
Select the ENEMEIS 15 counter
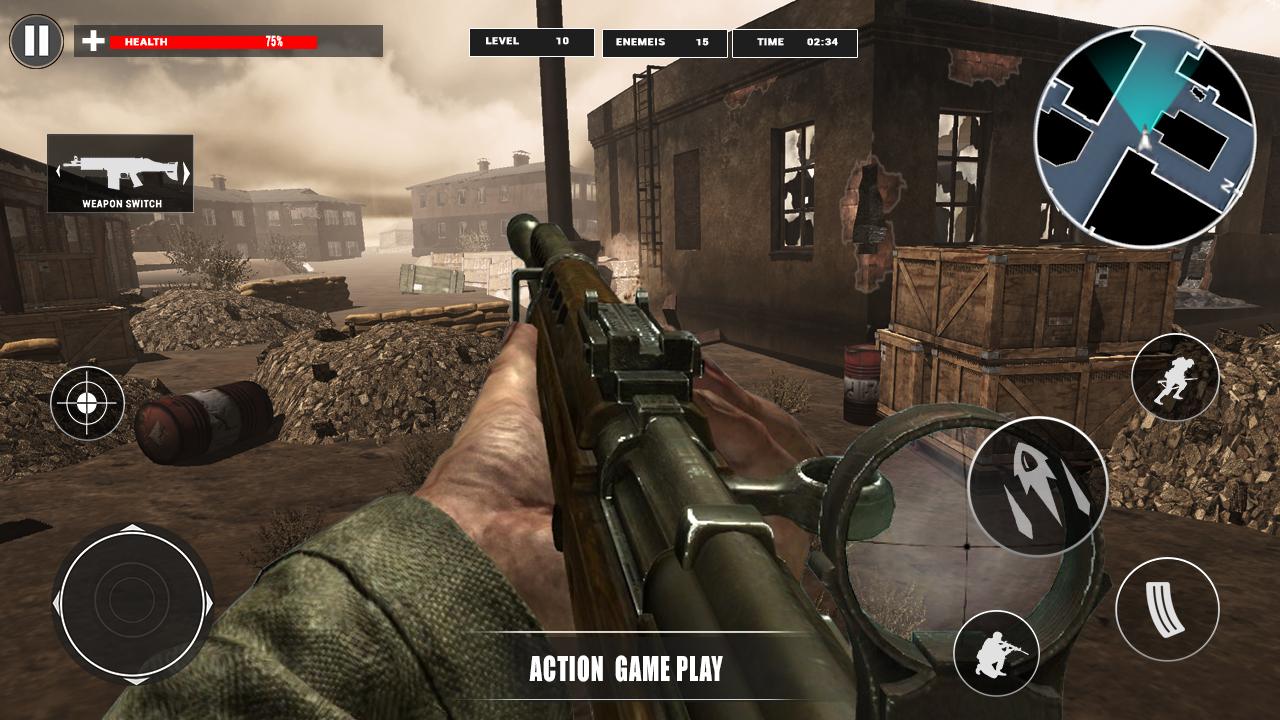coord(665,42)
